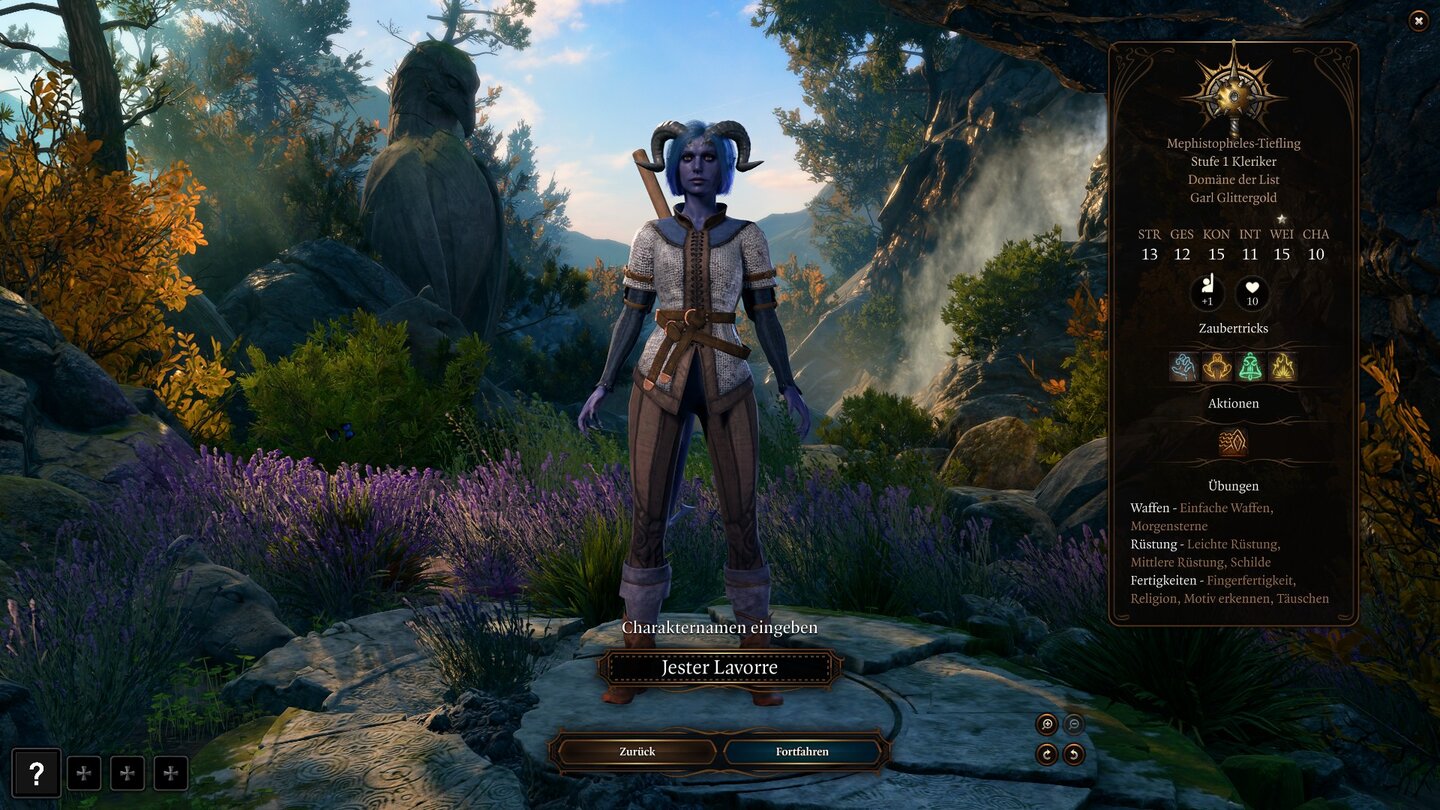Inspect the orange action icon under Aktionen
Image resolution: width=1440 pixels, height=810 pixels.
[x=1233, y=442]
